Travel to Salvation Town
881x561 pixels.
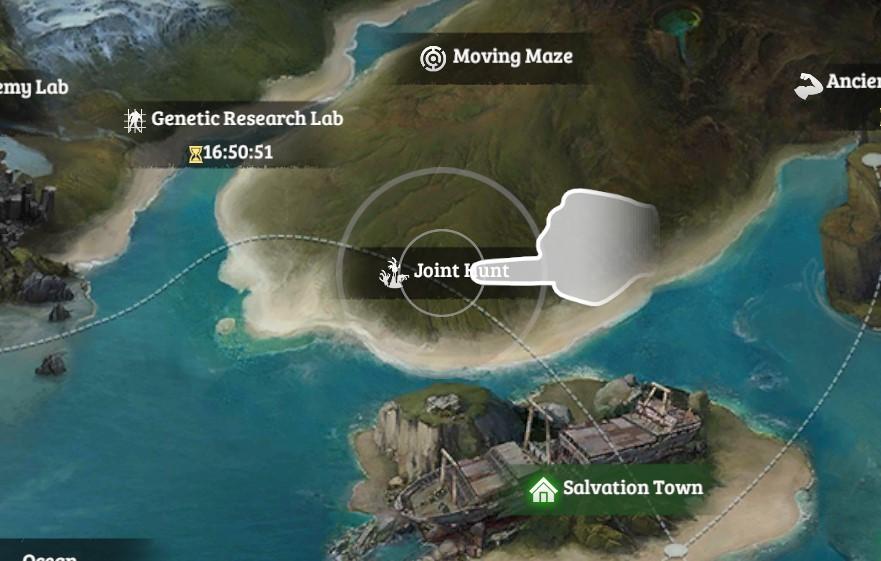coord(617,489)
